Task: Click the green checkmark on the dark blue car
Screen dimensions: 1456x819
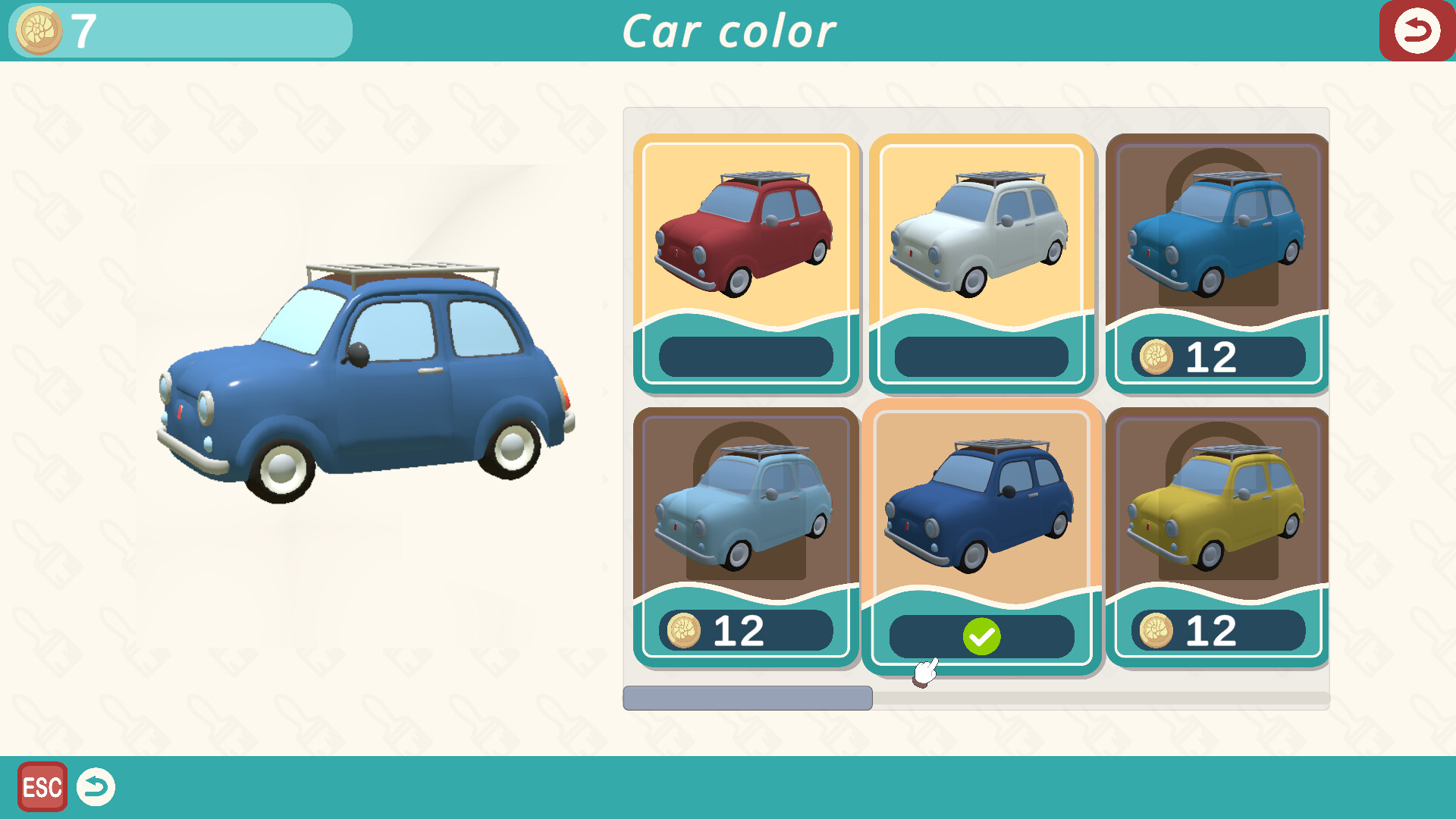Action: tap(981, 635)
